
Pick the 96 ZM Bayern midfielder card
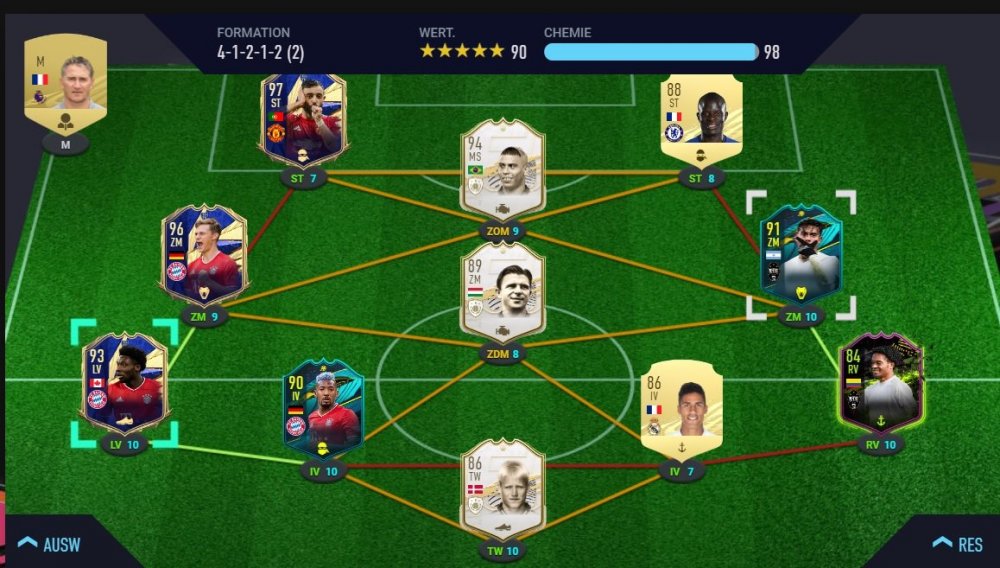(x=203, y=254)
